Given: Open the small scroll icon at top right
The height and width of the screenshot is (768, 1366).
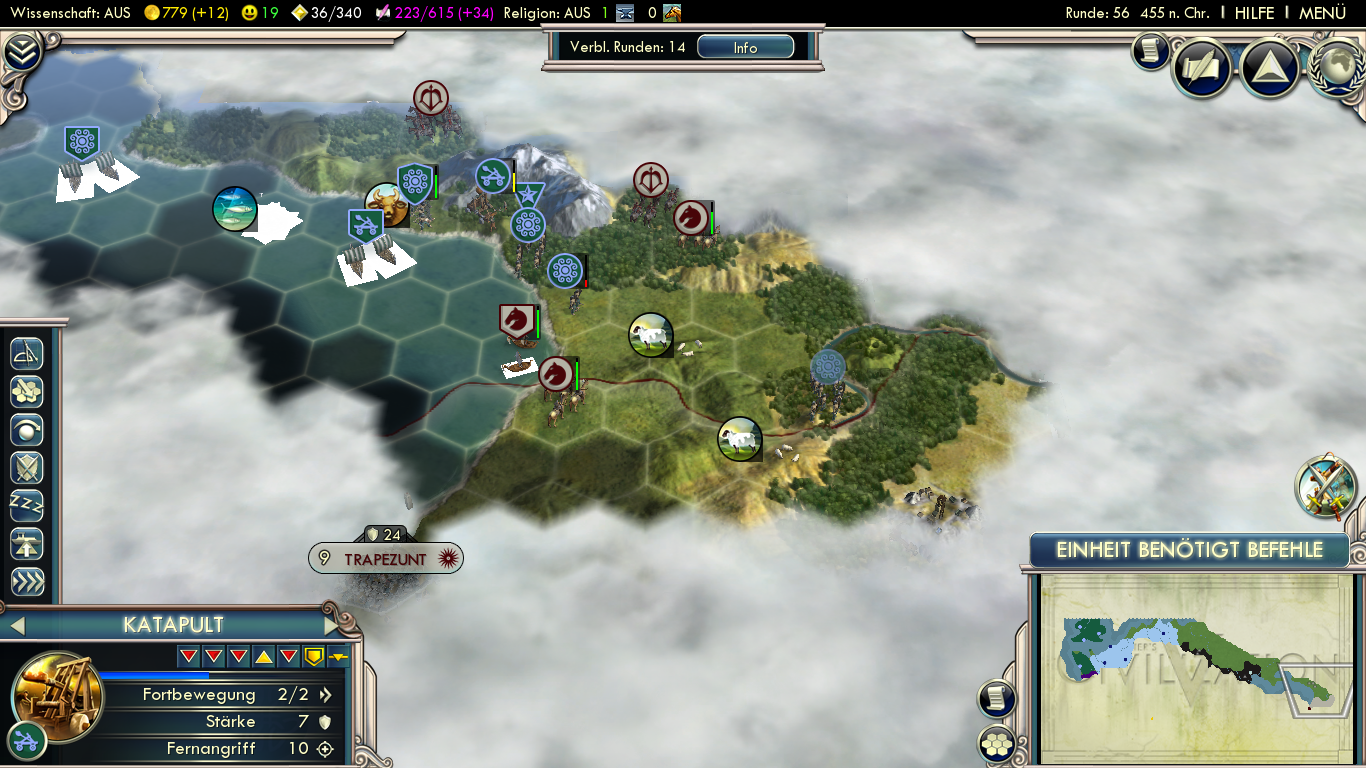Looking at the screenshot, I should (x=1150, y=50).
